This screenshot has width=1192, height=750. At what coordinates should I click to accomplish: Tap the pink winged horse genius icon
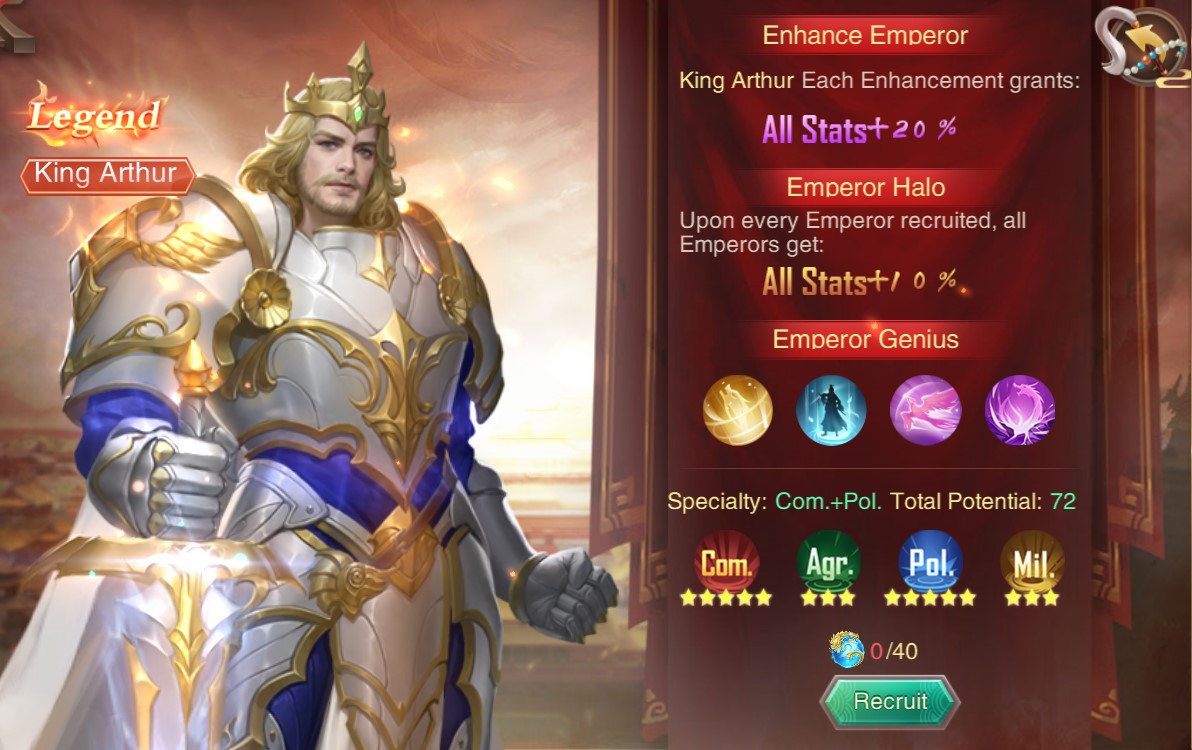tap(925, 410)
